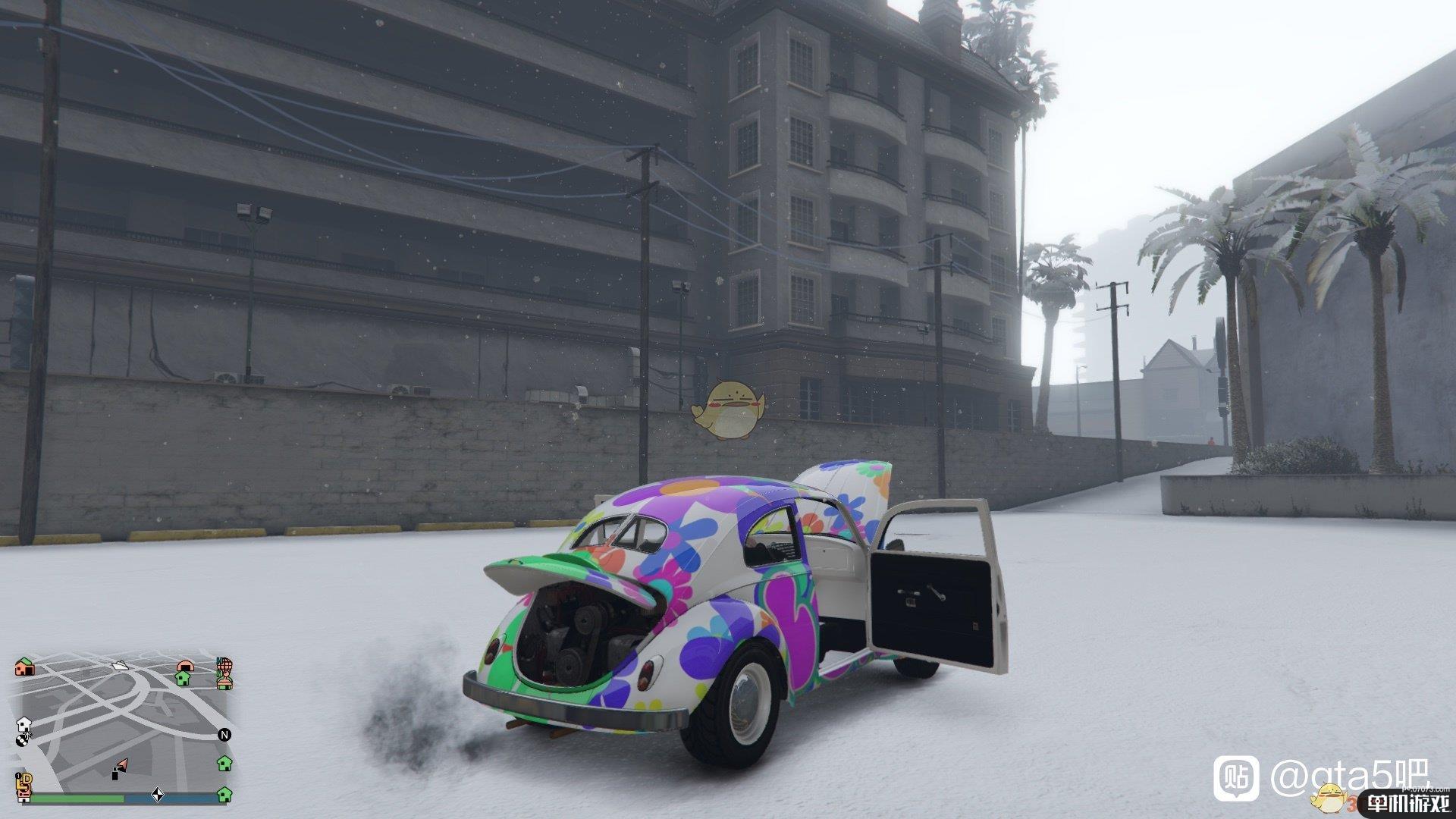
Task: Click the fire station blip at minimap bottom-left
Action: 24,795
